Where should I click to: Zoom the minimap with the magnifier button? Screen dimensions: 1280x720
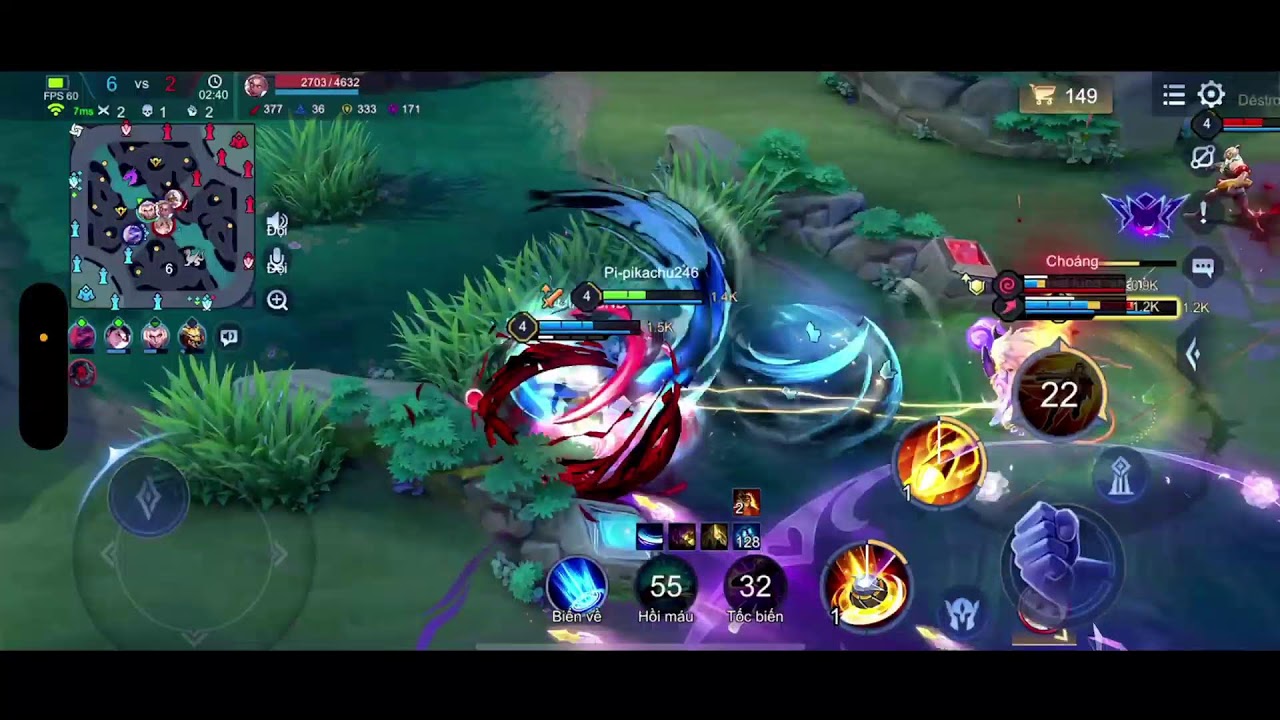[277, 301]
